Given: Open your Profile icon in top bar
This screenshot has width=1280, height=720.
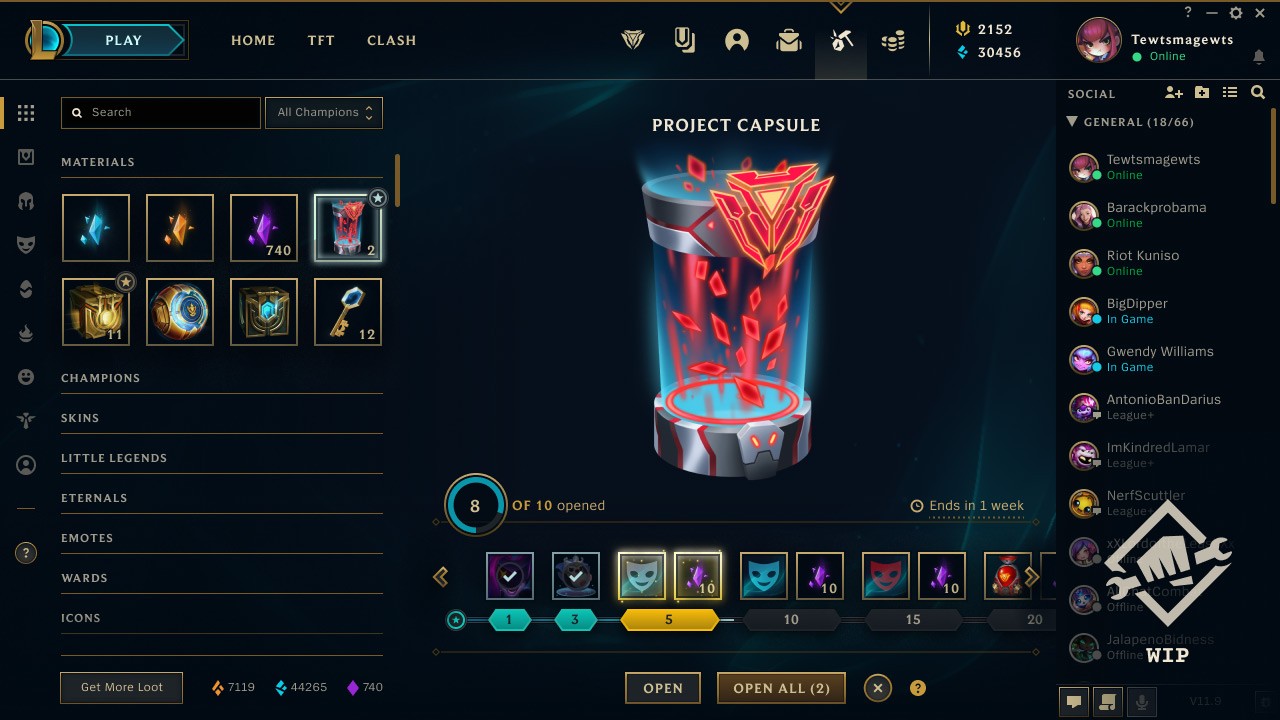Looking at the screenshot, I should [x=737, y=40].
